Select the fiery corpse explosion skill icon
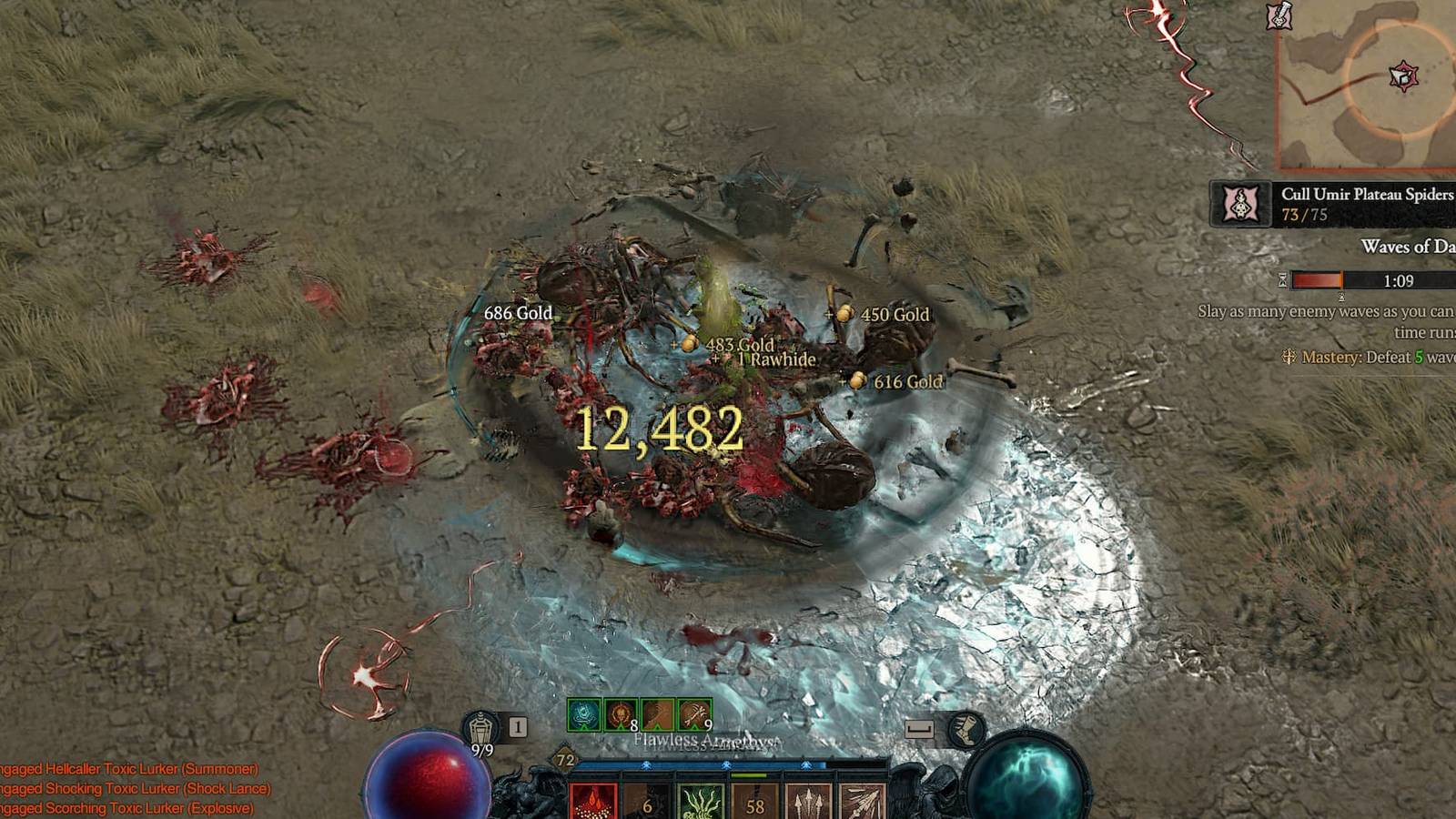Viewport: 1456px width, 819px height. coord(592,801)
